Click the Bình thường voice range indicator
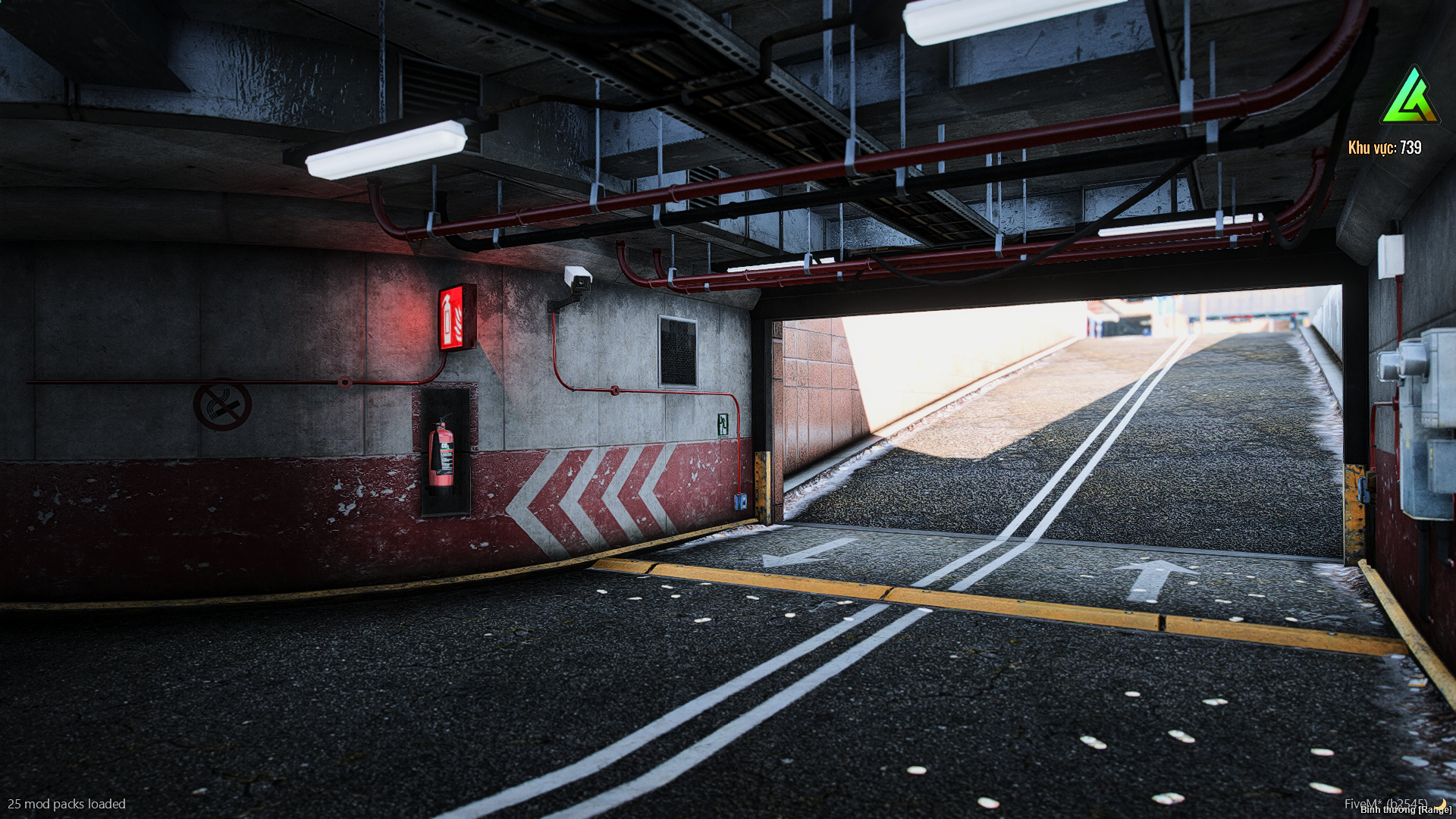 [1405, 810]
